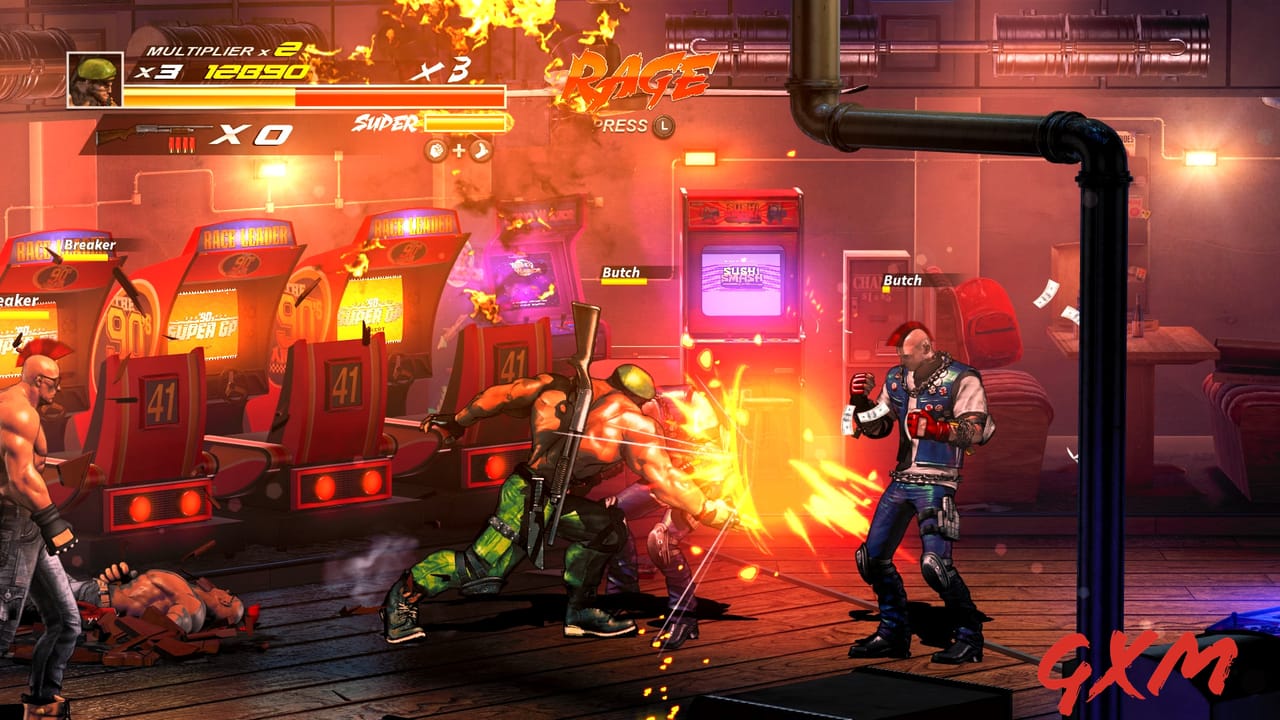Select the shotgun weapon icon
This screenshot has width=1280, height=720.
click(151, 127)
